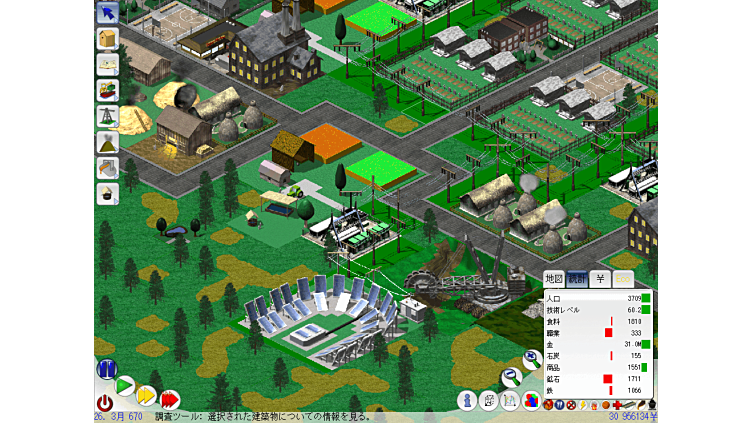Open the map-sheet build tool
The width and height of the screenshot is (752, 423).
coord(107,65)
